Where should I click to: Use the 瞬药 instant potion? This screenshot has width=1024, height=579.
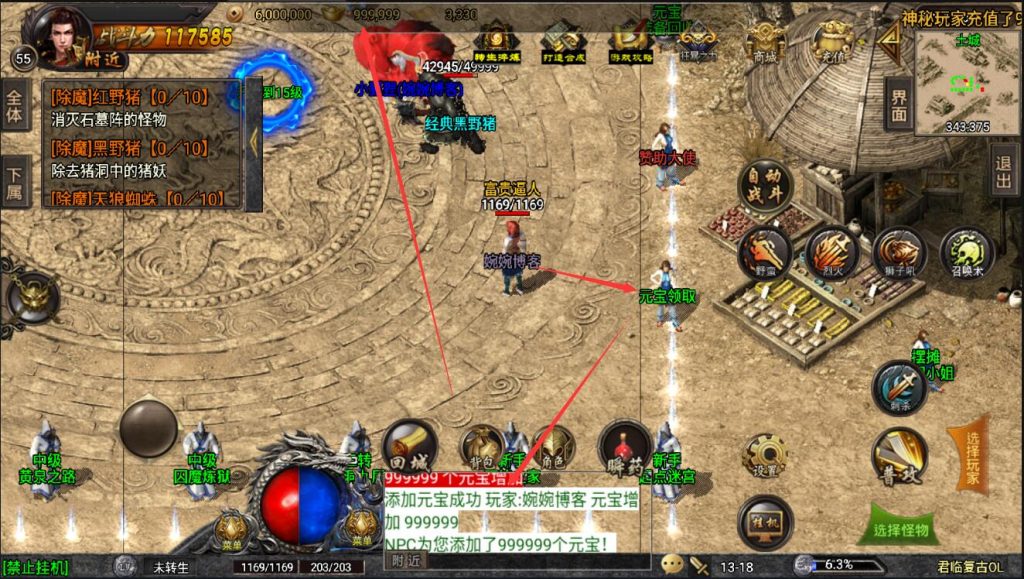[x=624, y=446]
